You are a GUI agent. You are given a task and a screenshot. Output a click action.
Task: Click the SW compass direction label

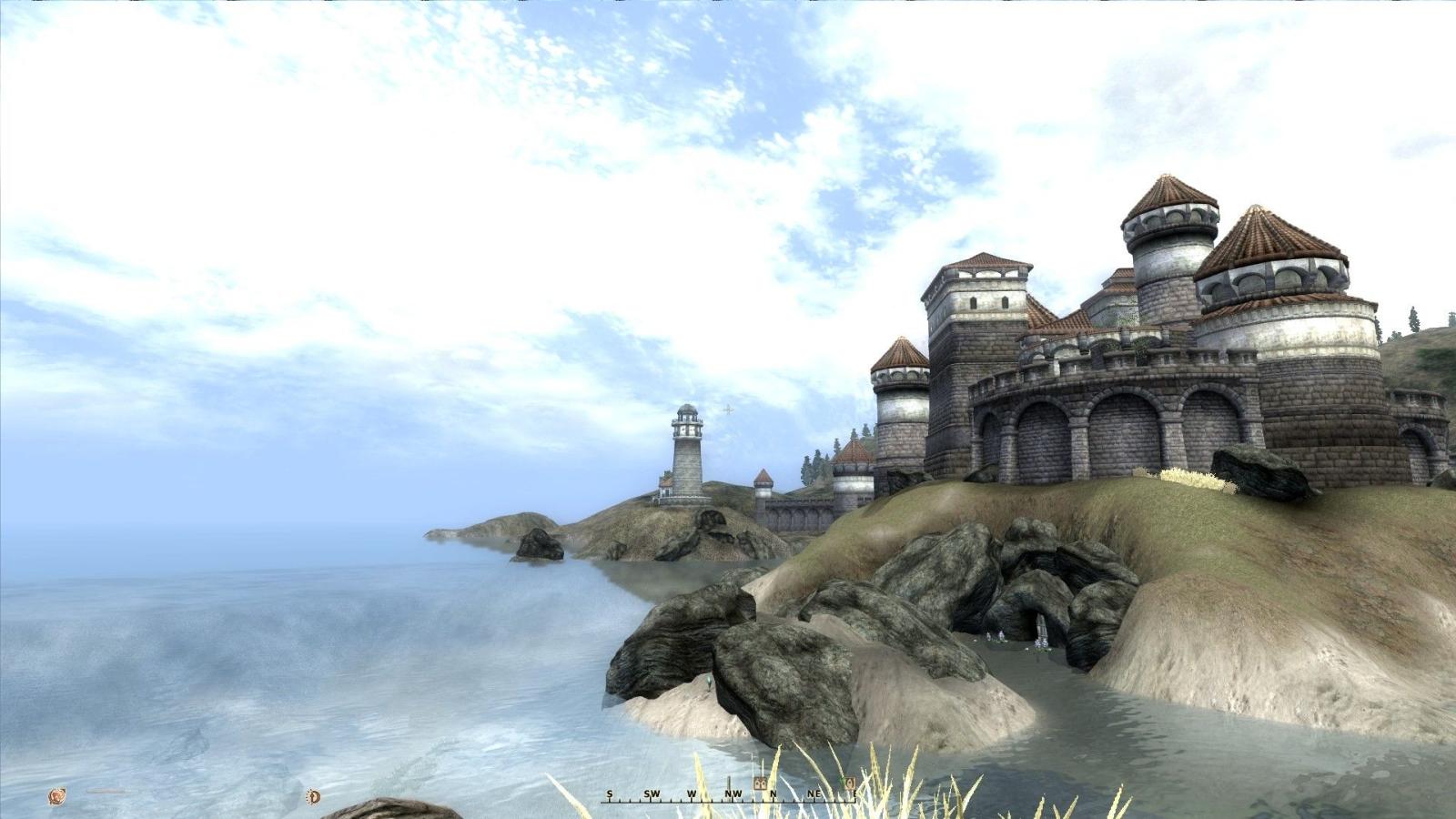(652, 794)
